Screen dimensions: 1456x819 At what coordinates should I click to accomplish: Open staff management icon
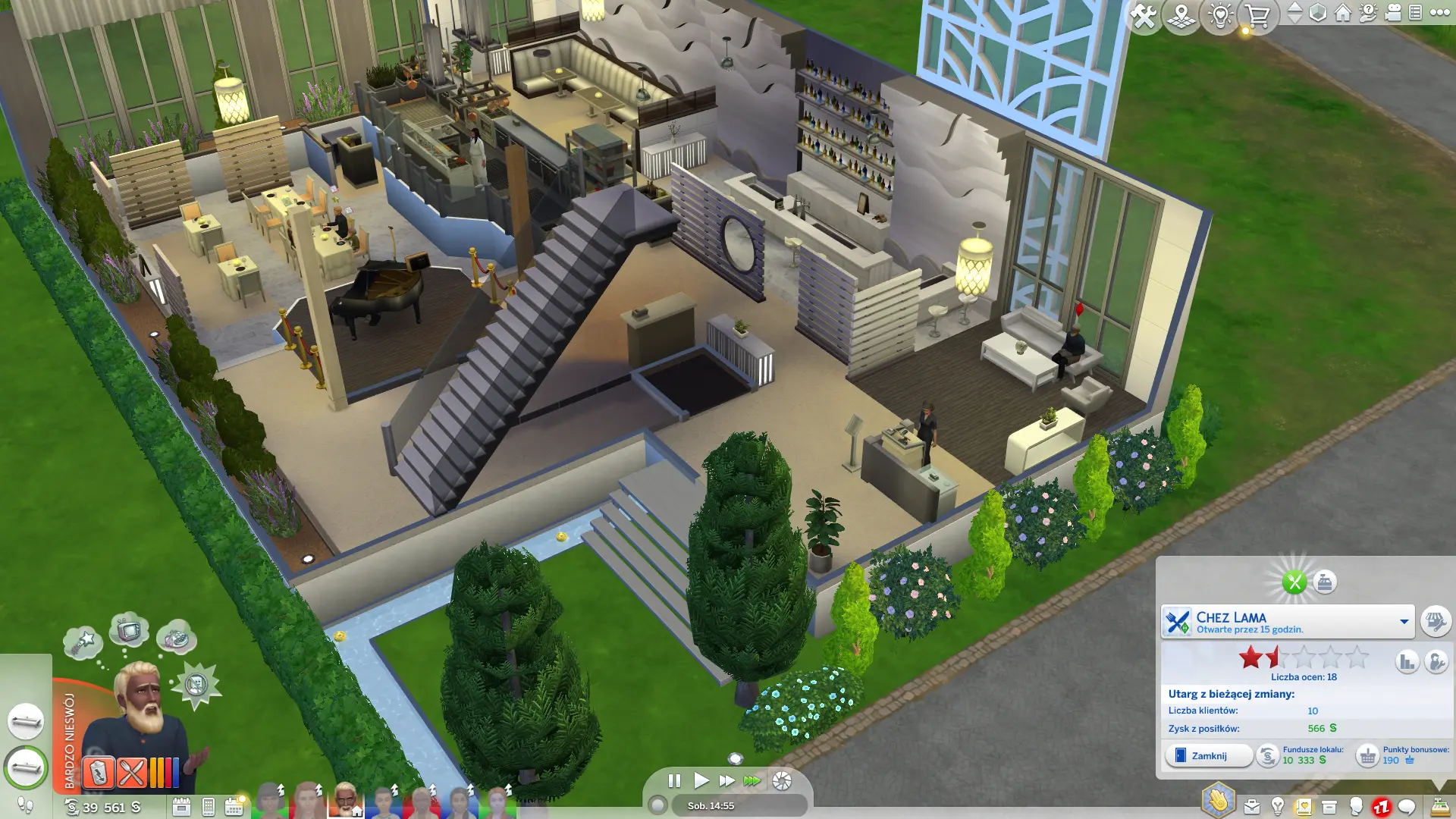click(x=1436, y=662)
